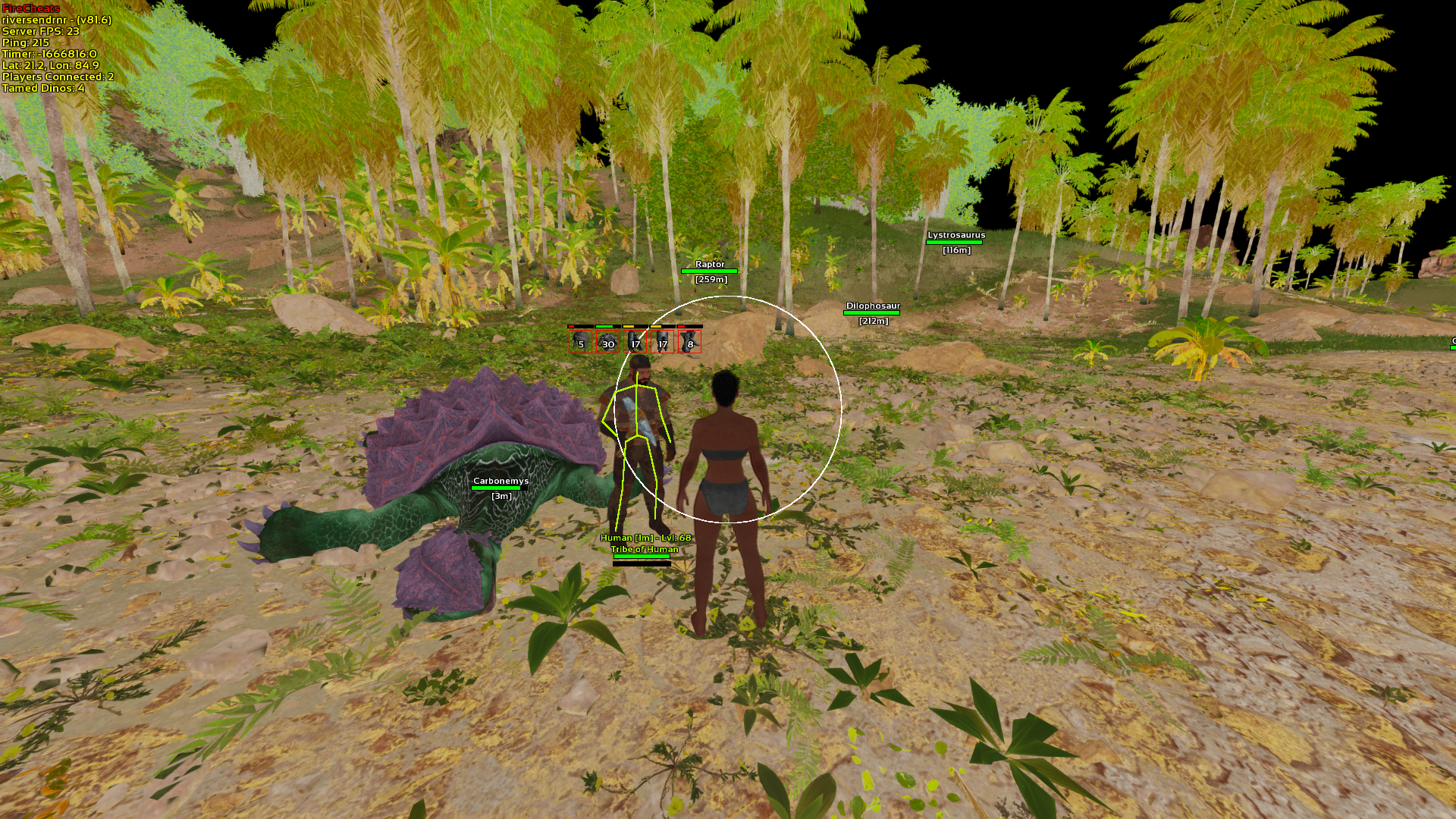Expand the Dilophosaur ESP label
The height and width of the screenshot is (819, 1456).
[873, 306]
